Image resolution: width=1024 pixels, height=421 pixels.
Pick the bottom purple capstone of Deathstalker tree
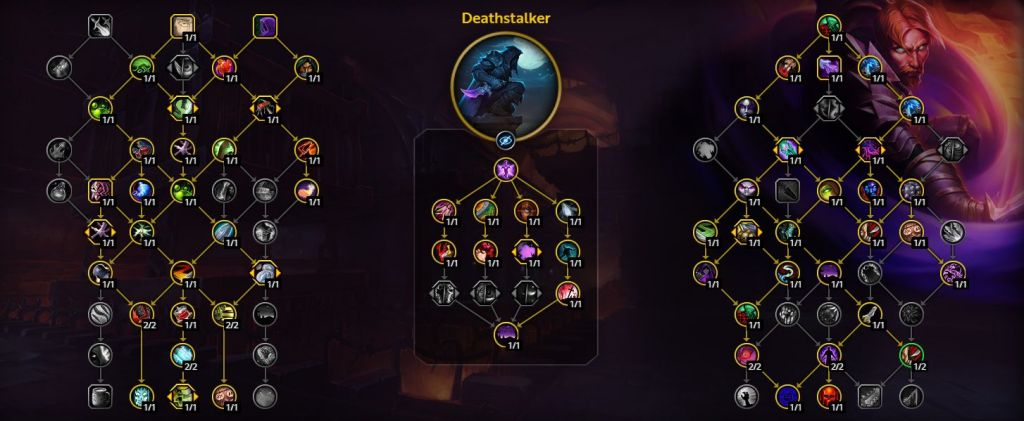[x=504, y=334]
